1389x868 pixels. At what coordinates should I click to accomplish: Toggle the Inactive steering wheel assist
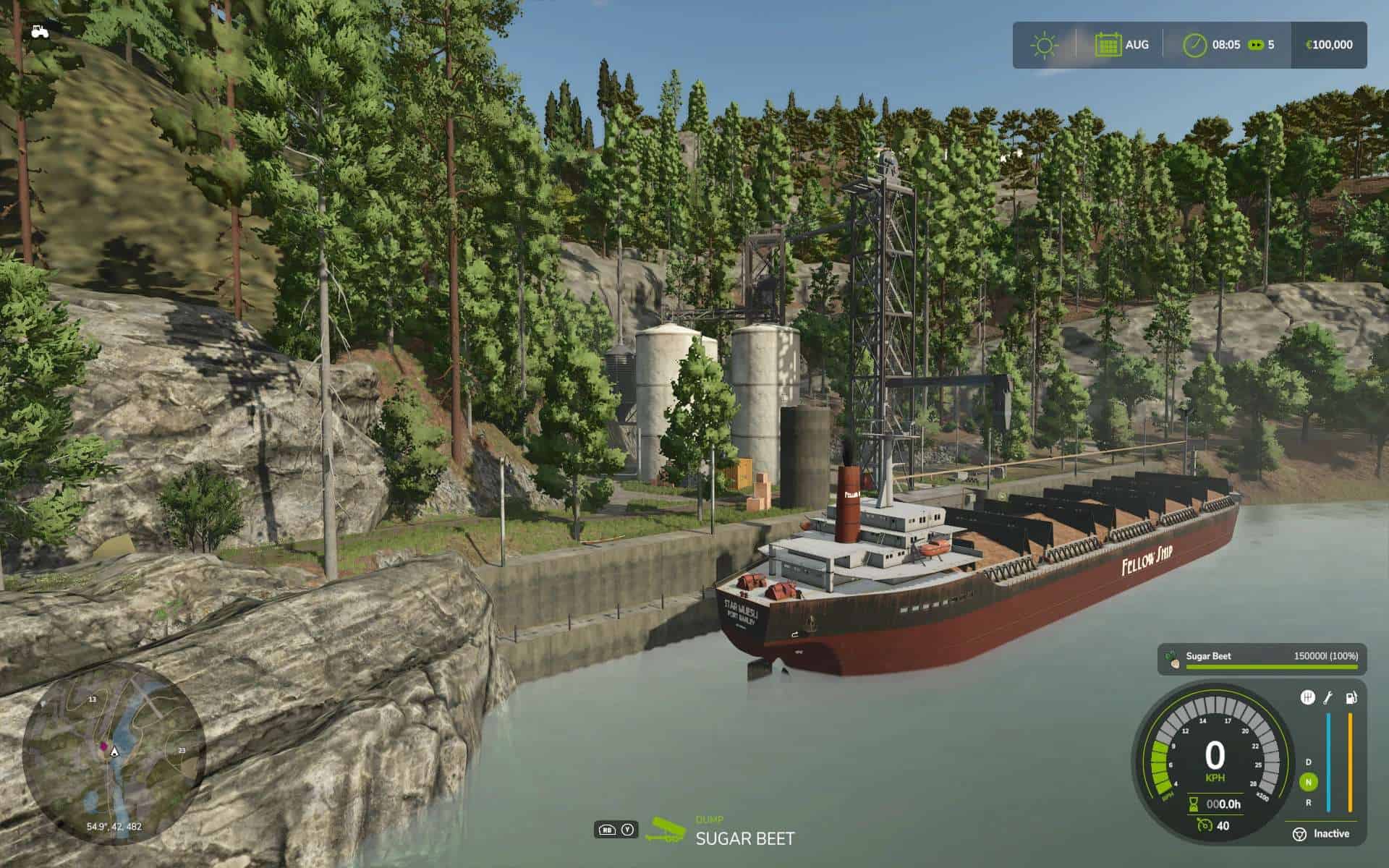tap(1299, 834)
